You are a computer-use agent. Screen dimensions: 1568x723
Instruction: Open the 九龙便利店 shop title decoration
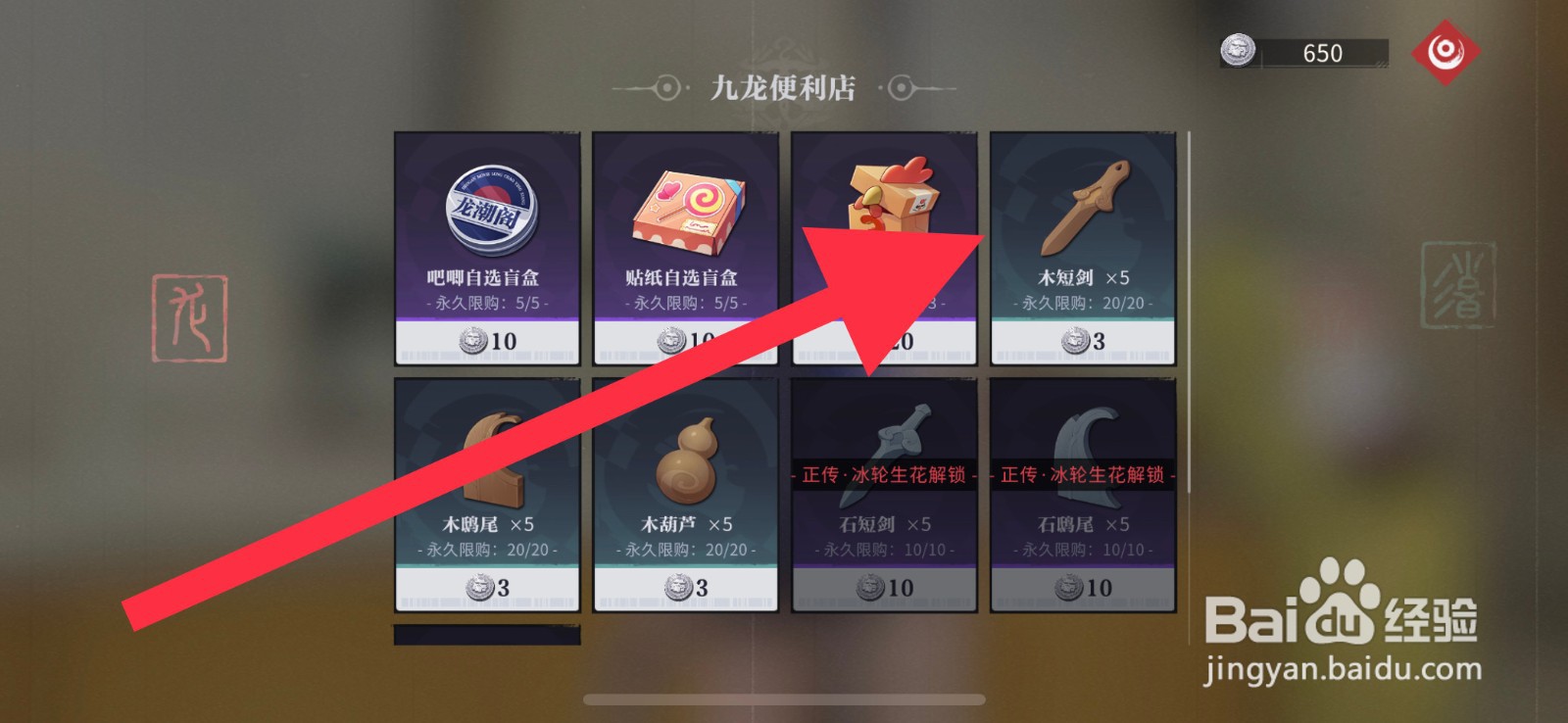pos(783,91)
